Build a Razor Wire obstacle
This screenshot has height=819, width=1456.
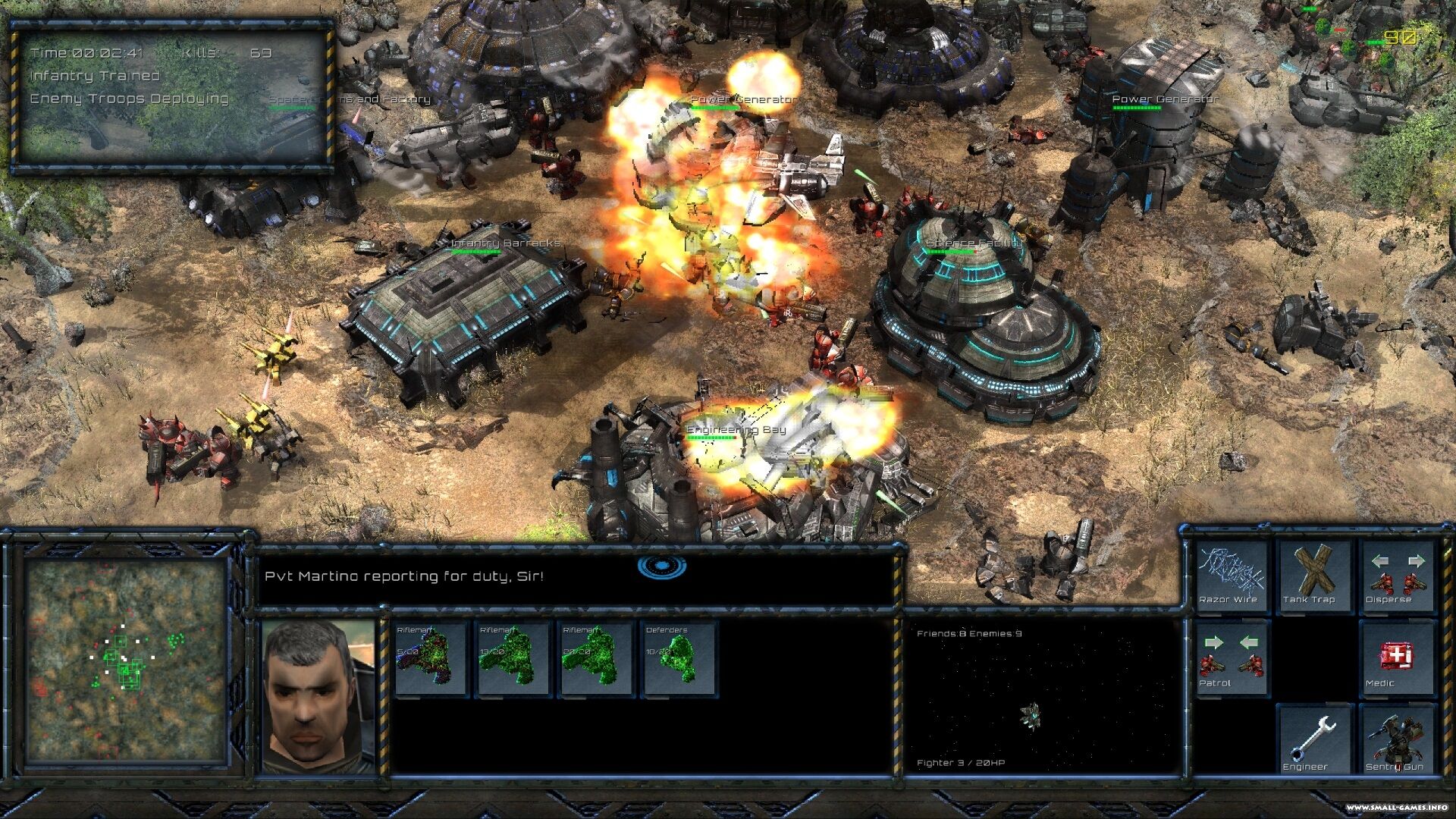[x=1232, y=576]
